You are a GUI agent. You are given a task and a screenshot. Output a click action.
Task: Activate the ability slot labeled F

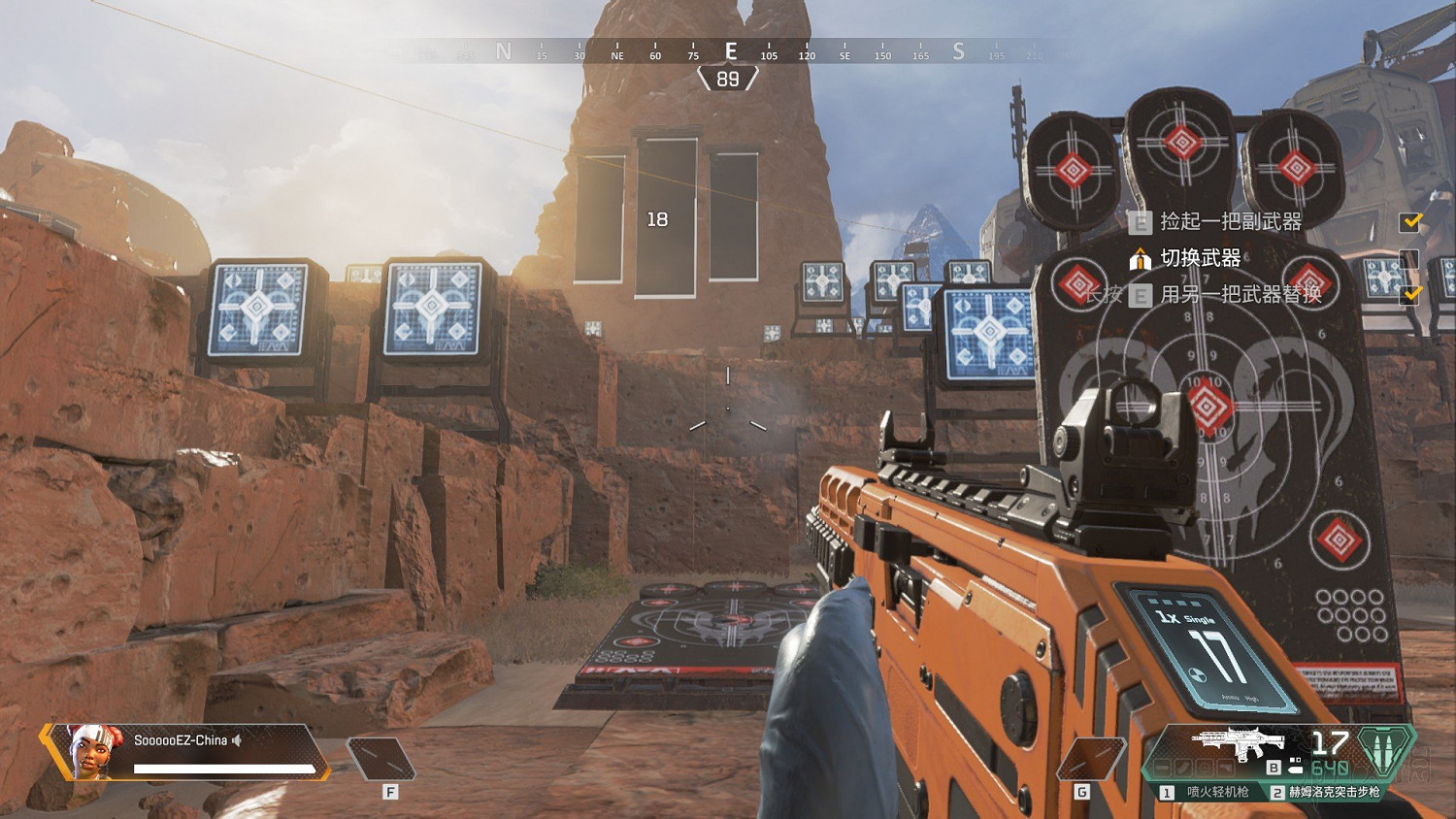pos(381,760)
